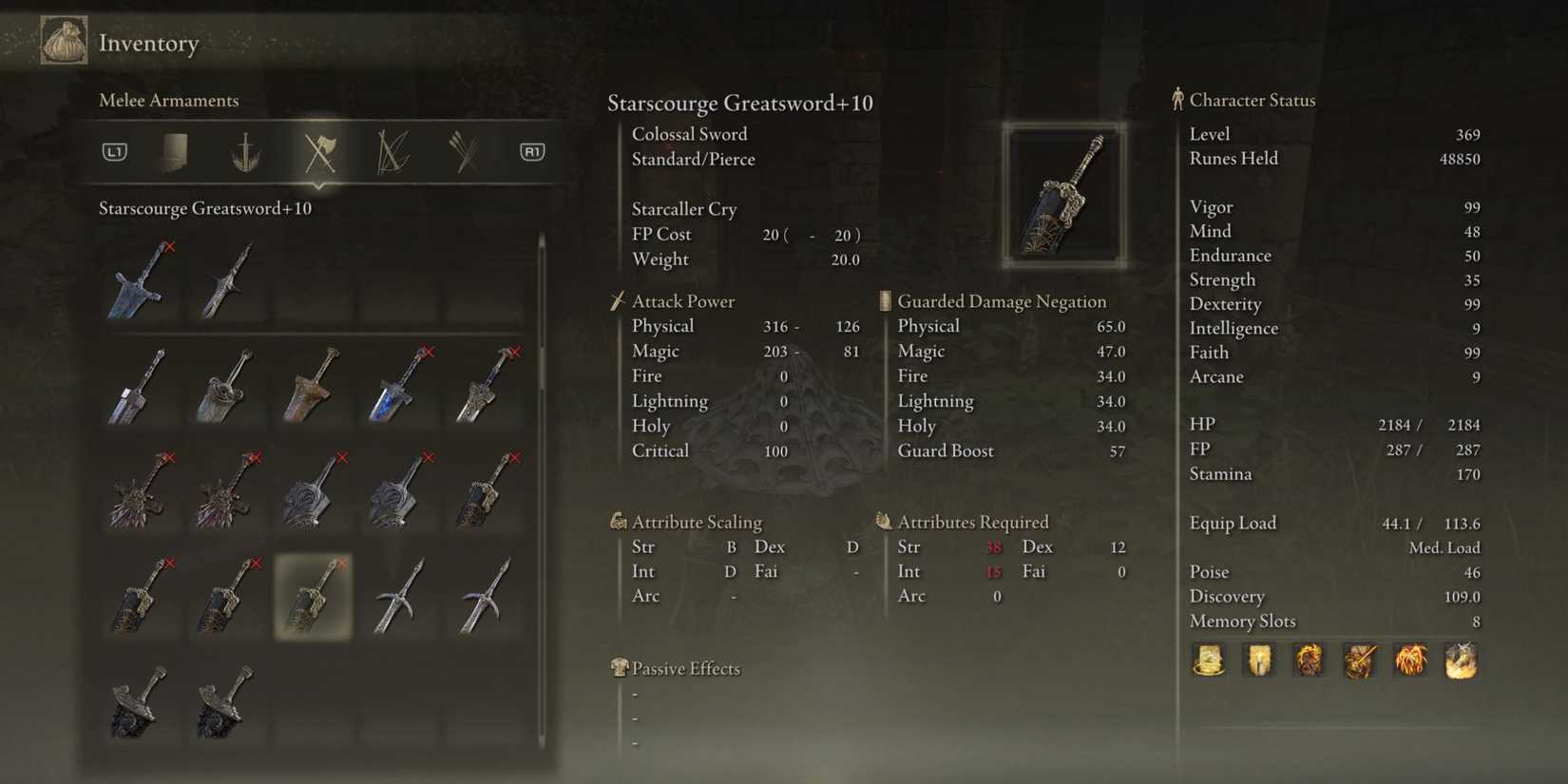Select the golden talisman icon bottom right
The image size is (1568, 784).
coord(1207,661)
